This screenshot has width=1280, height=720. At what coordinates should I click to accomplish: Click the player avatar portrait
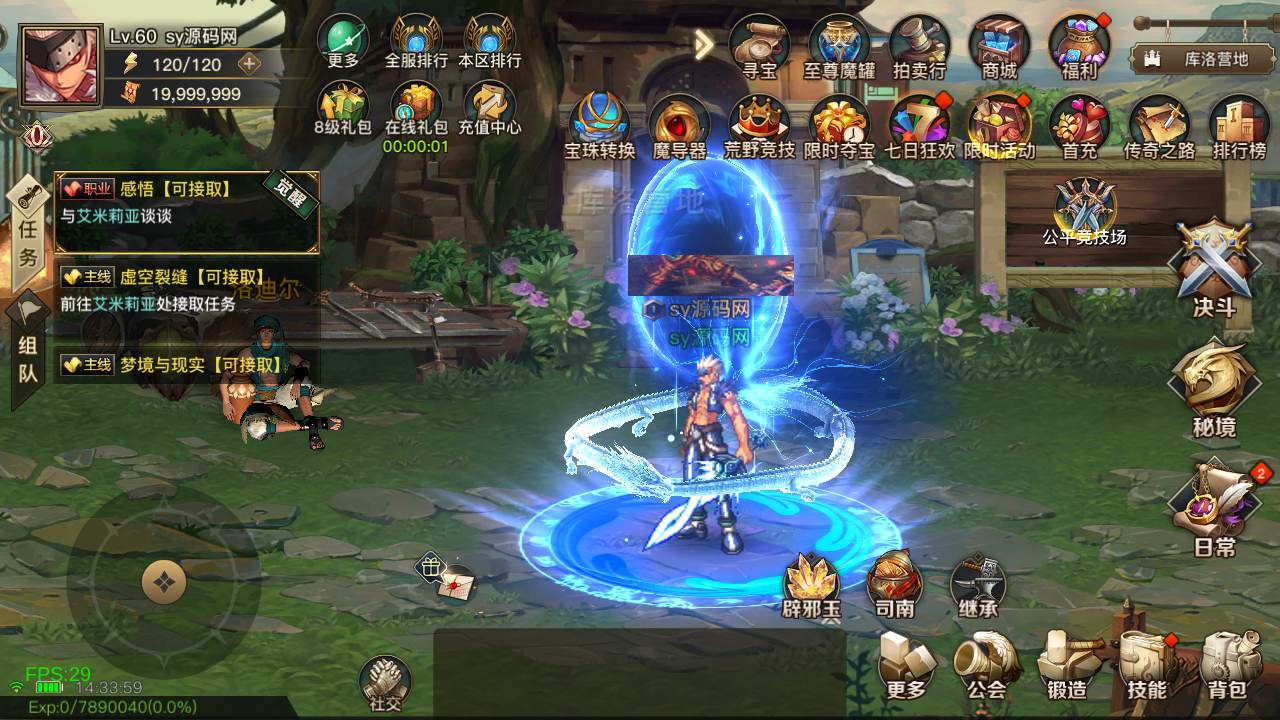[x=60, y=66]
